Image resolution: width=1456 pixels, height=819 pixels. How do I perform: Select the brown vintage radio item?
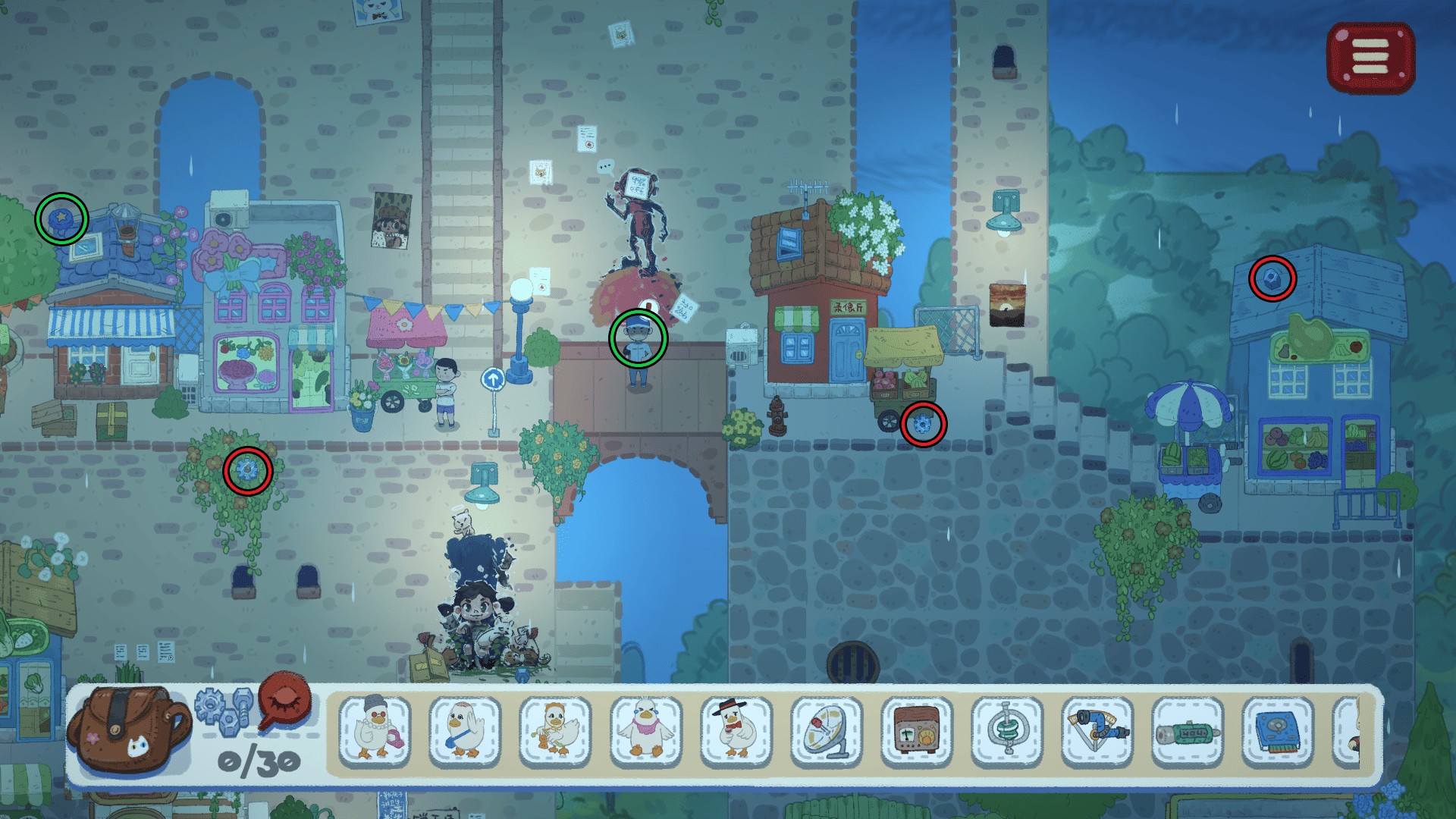click(916, 730)
